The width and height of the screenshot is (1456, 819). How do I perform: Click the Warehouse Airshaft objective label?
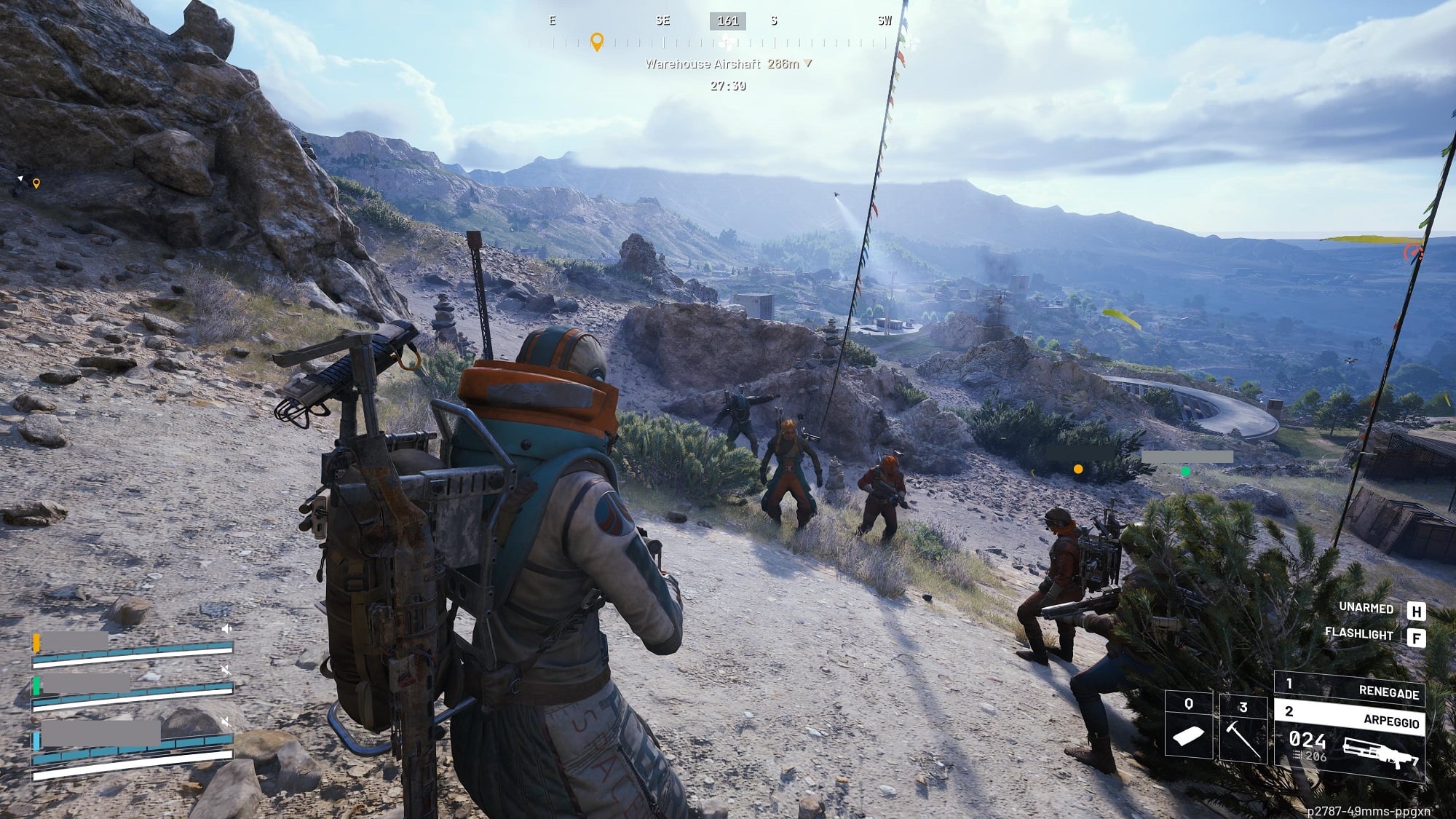point(703,64)
